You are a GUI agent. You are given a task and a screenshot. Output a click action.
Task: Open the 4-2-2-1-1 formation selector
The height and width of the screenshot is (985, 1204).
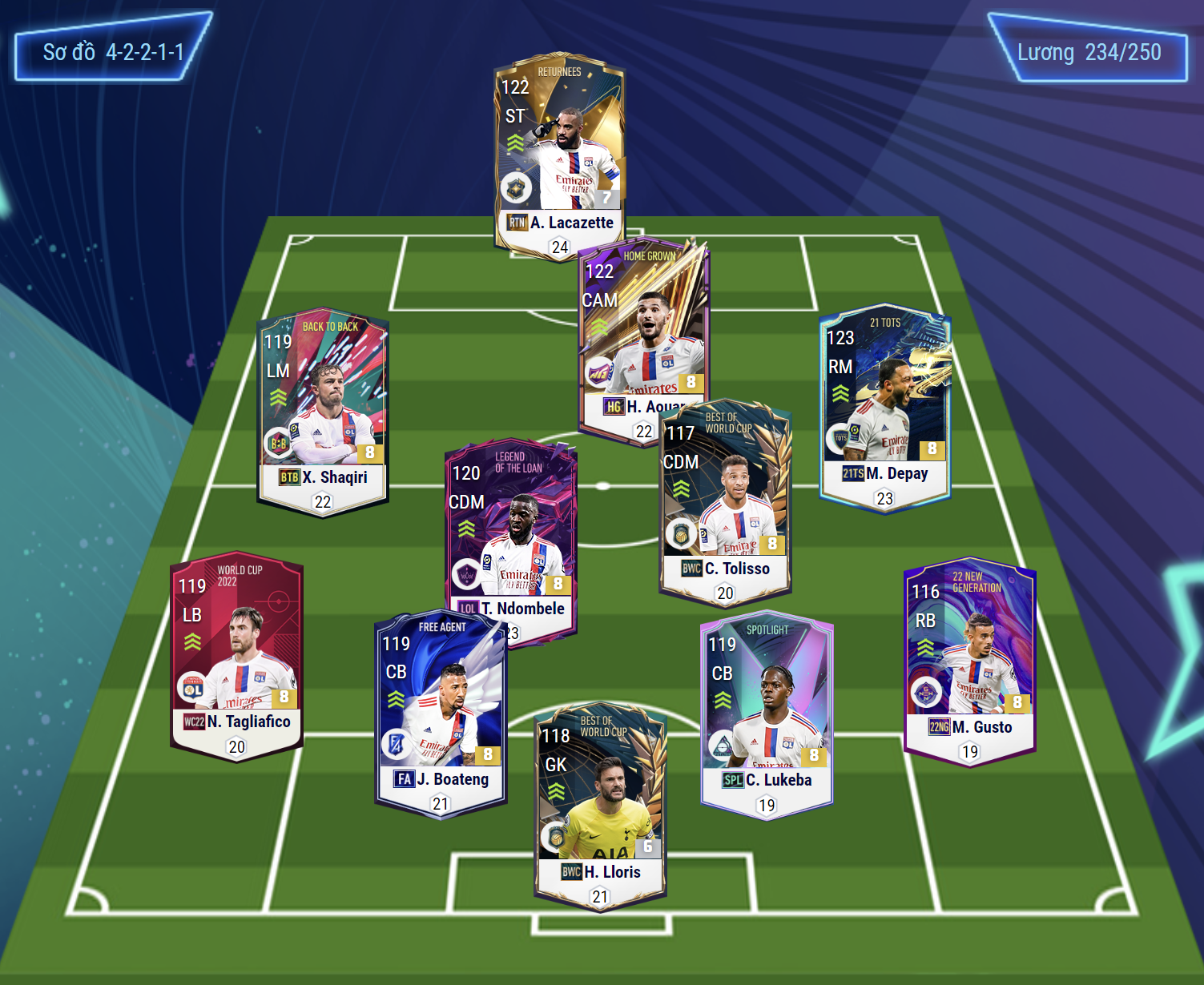coord(113,53)
